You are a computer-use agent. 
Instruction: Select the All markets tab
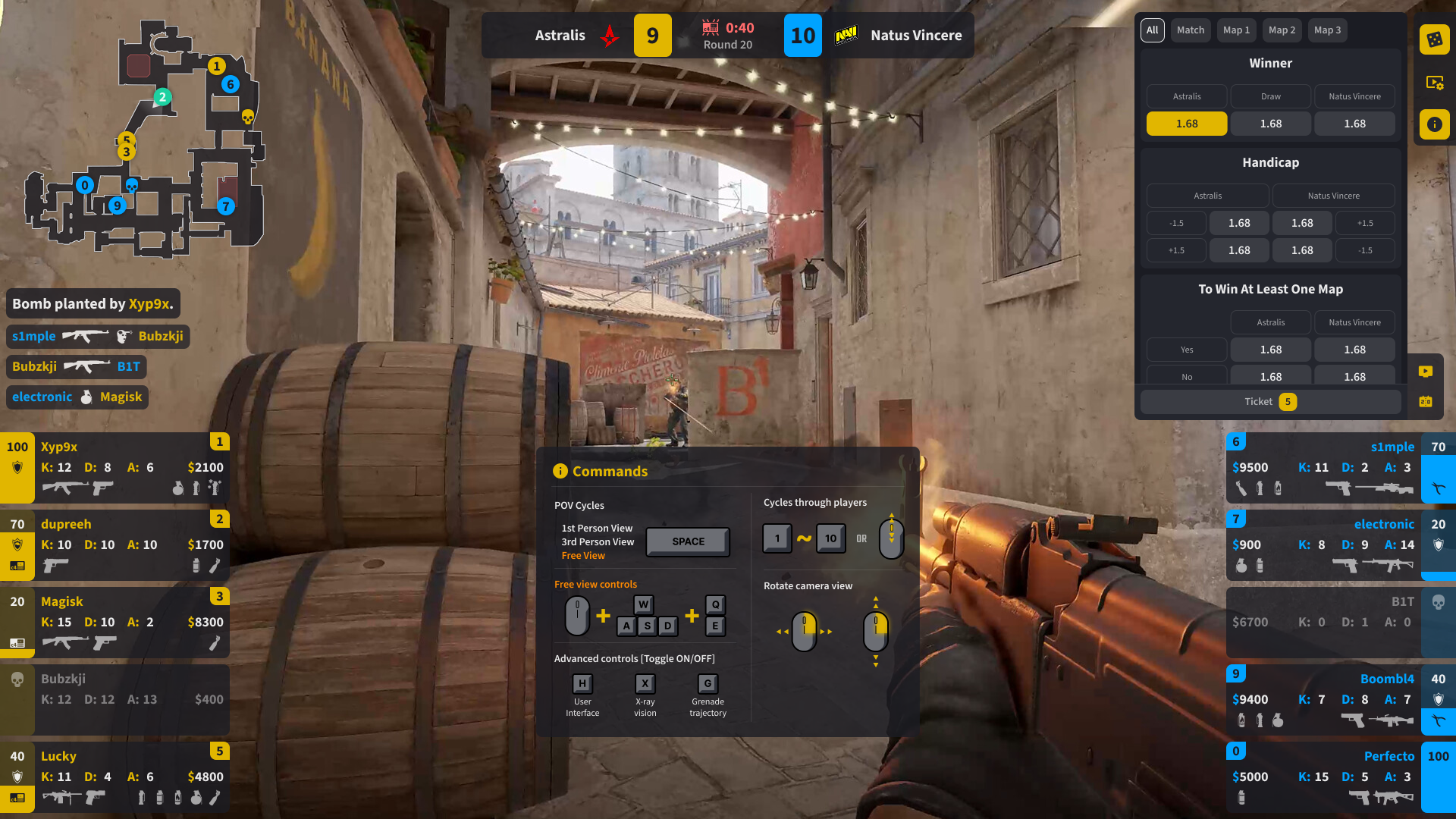coord(1152,30)
